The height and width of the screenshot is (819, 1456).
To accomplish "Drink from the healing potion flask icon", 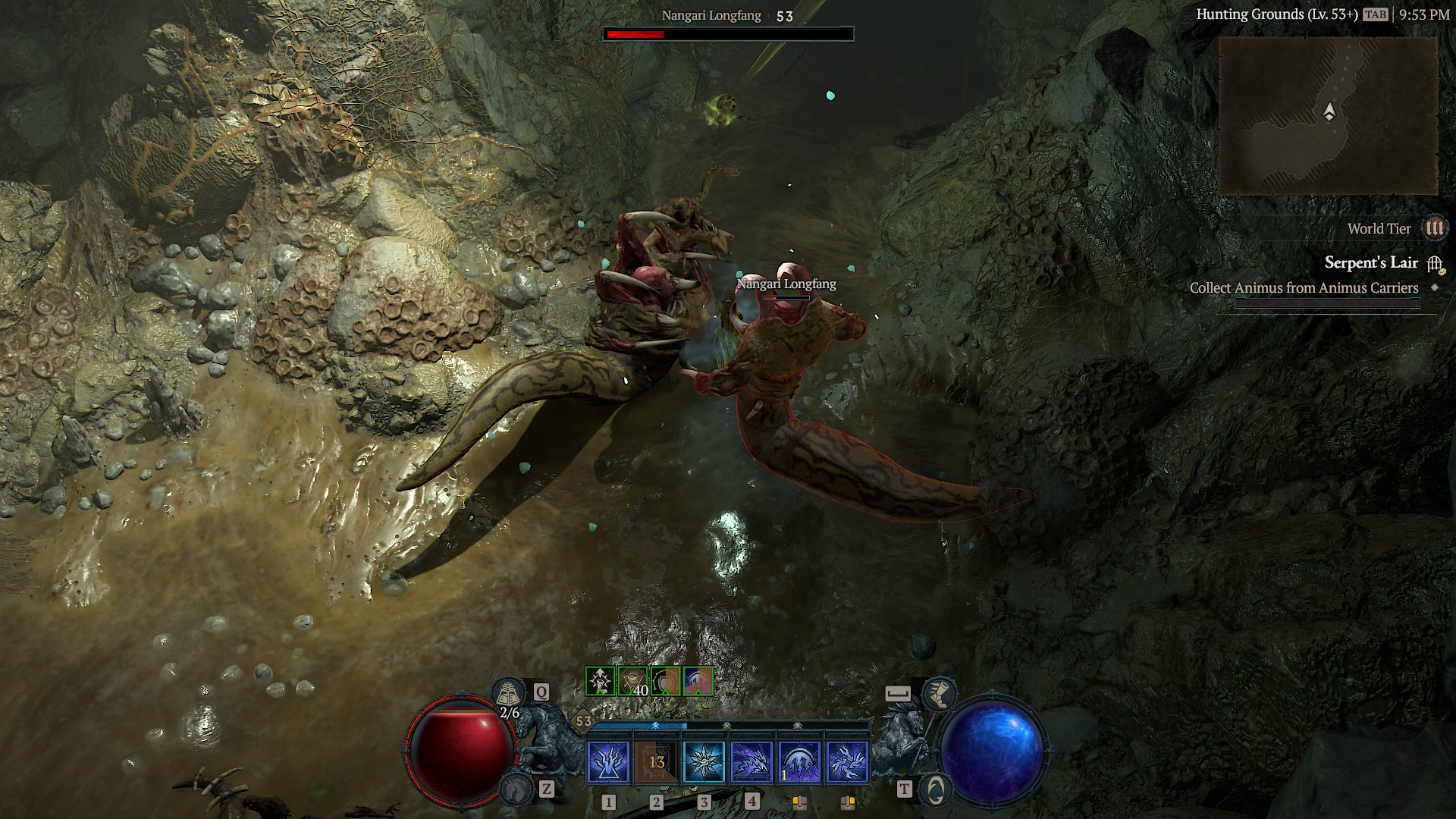I will [508, 692].
